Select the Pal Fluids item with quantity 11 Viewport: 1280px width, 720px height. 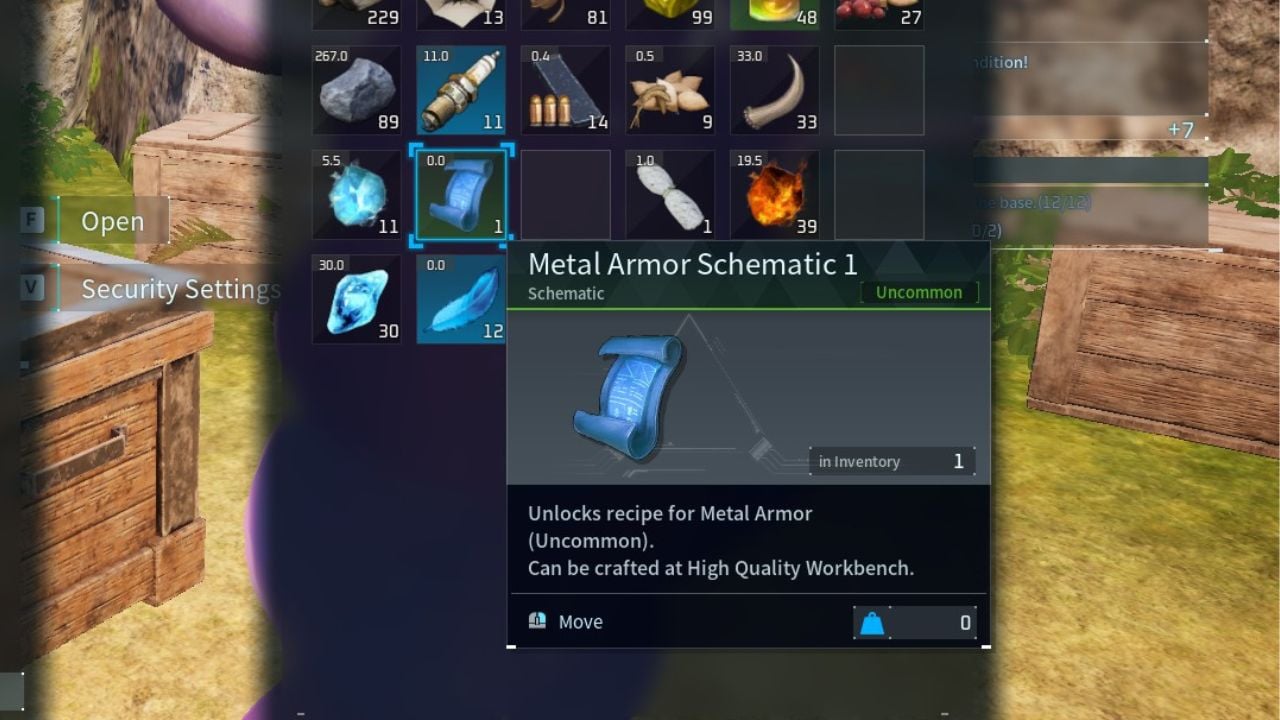click(356, 195)
